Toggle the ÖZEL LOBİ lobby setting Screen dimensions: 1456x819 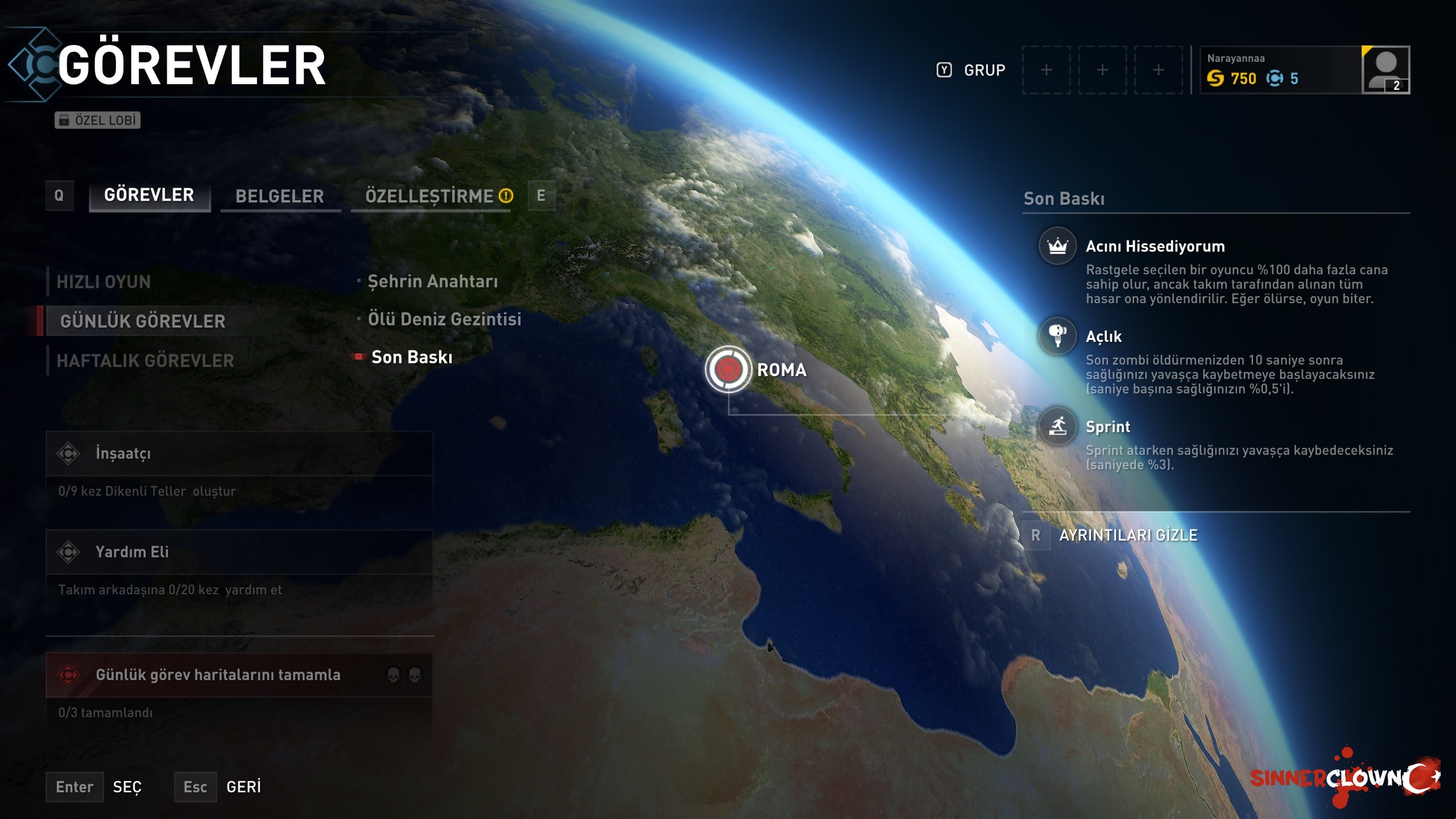coord(98,120)
